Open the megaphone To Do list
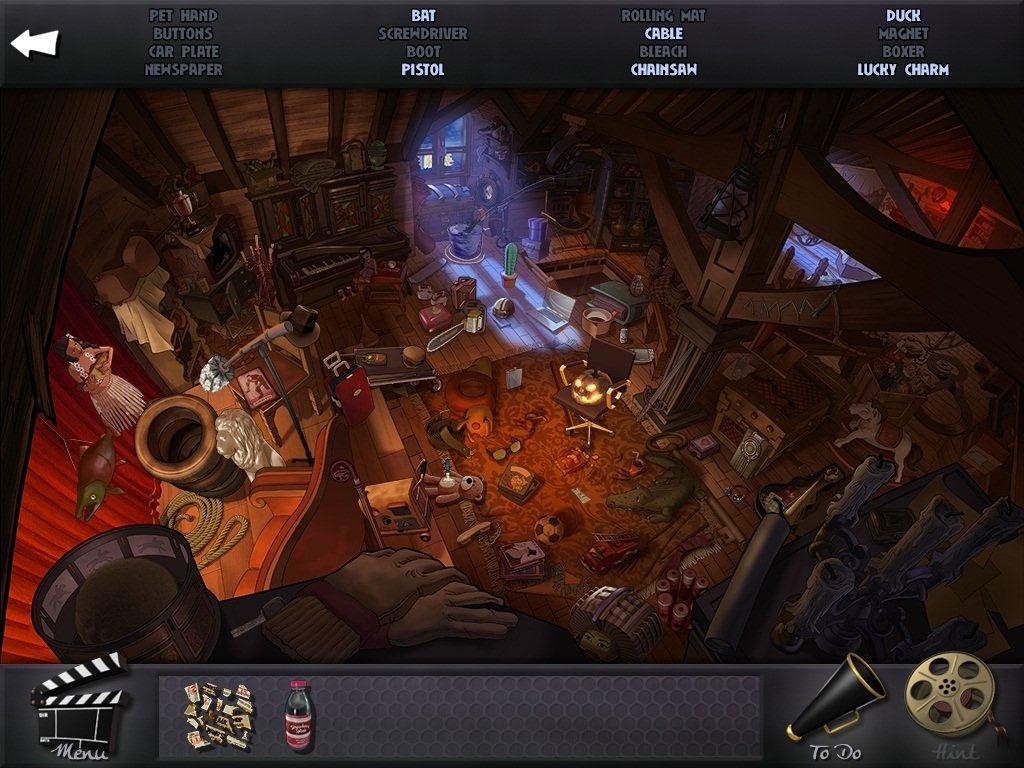Viewport: 1024px width, 768px height. pyautogui.click(x=837, y=707)
